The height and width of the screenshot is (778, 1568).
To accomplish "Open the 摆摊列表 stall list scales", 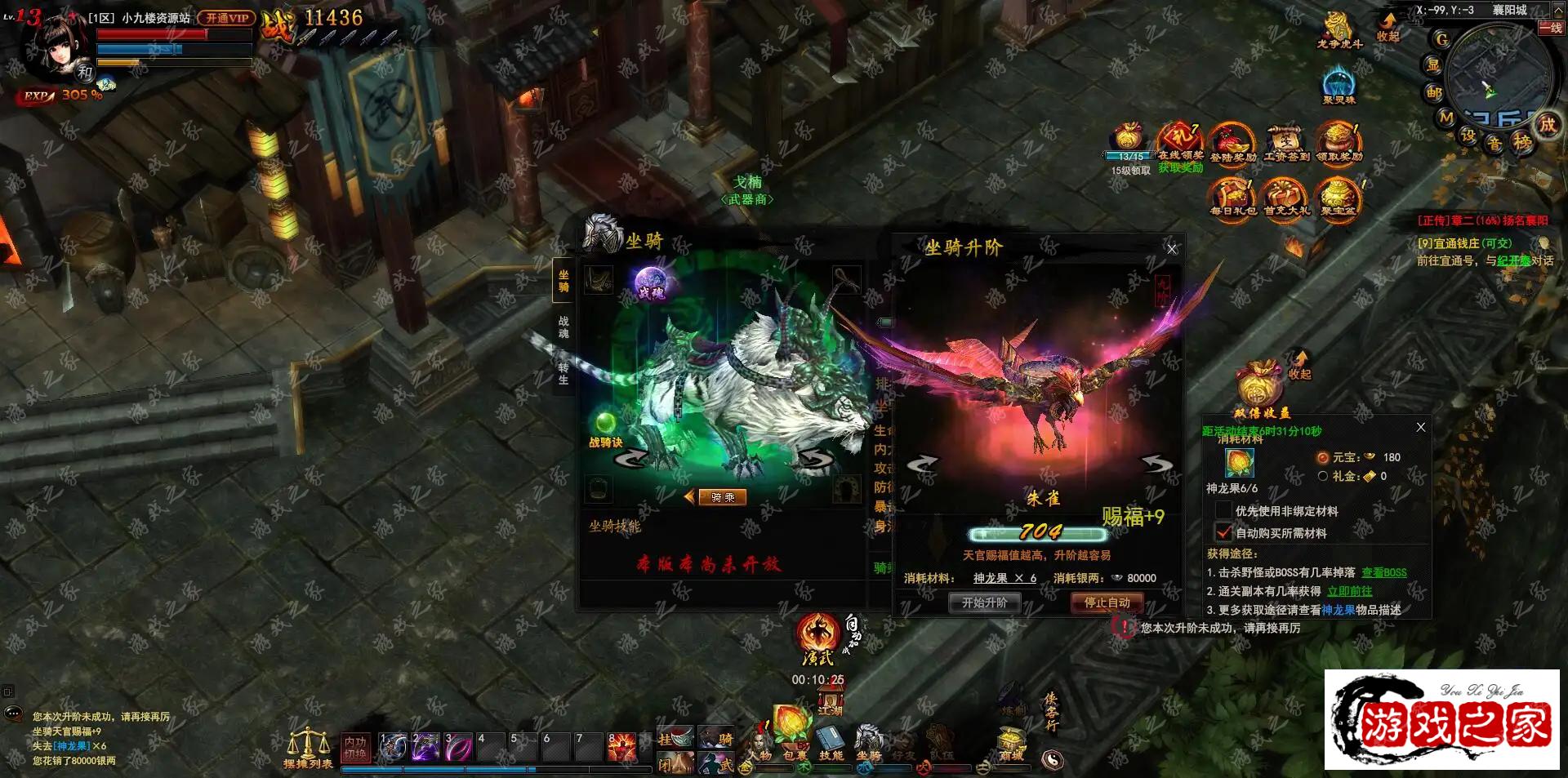I will click(x=308, y=747).
